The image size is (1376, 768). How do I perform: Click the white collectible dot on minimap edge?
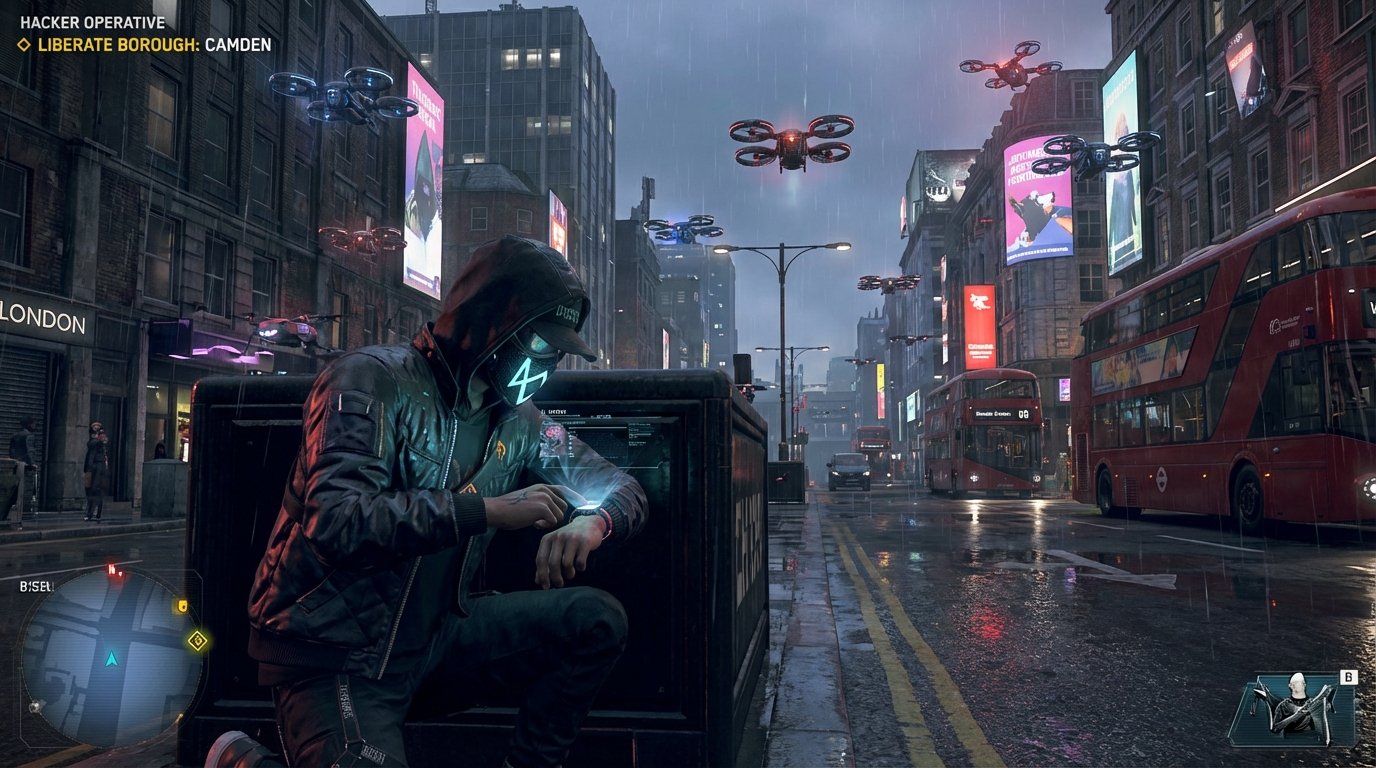point(34,706)
